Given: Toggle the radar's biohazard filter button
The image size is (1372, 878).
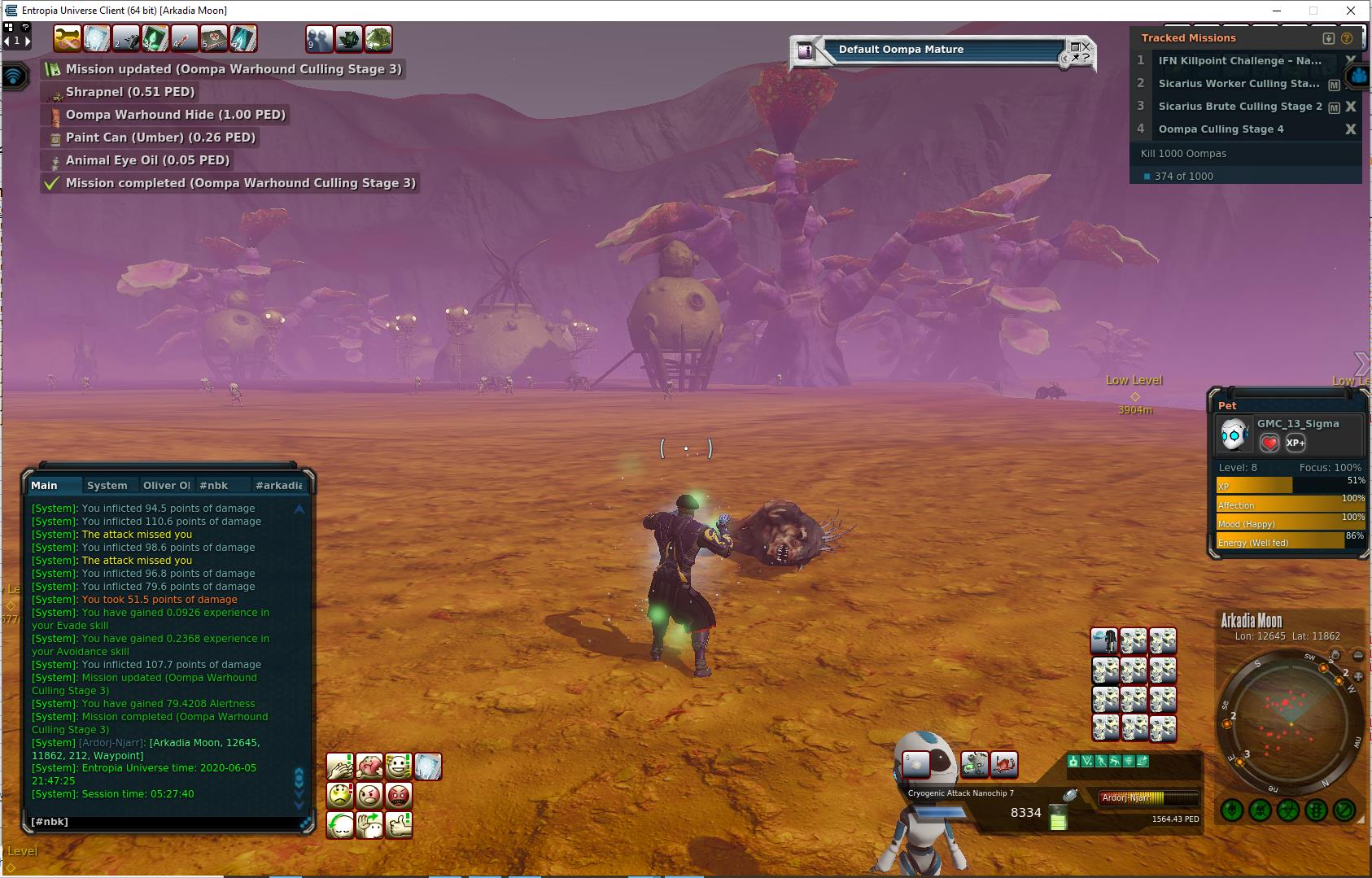Looking at the screenshot, I should 1287,810.
